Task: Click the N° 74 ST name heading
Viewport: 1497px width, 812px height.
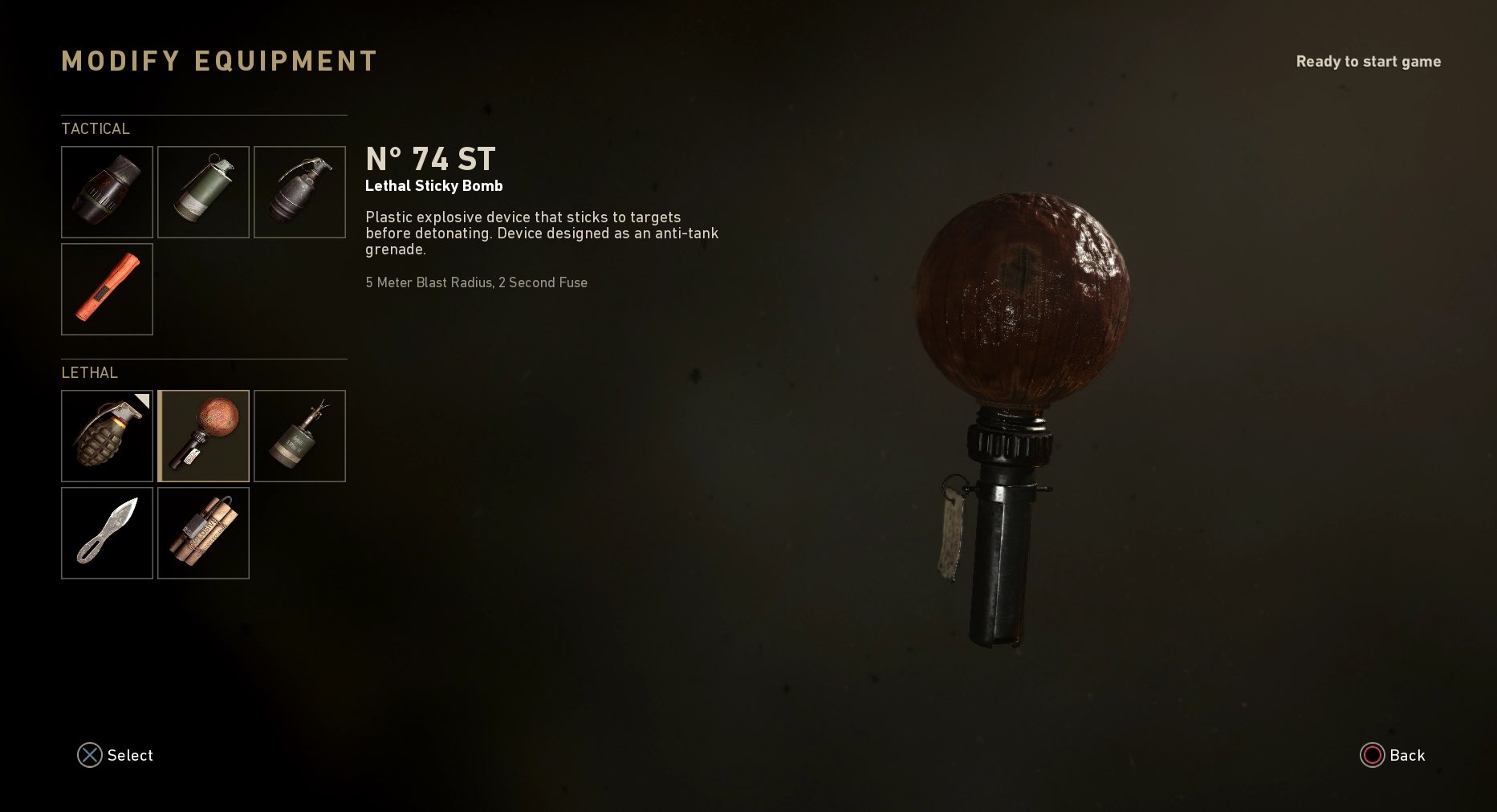Action: (430, 159)
